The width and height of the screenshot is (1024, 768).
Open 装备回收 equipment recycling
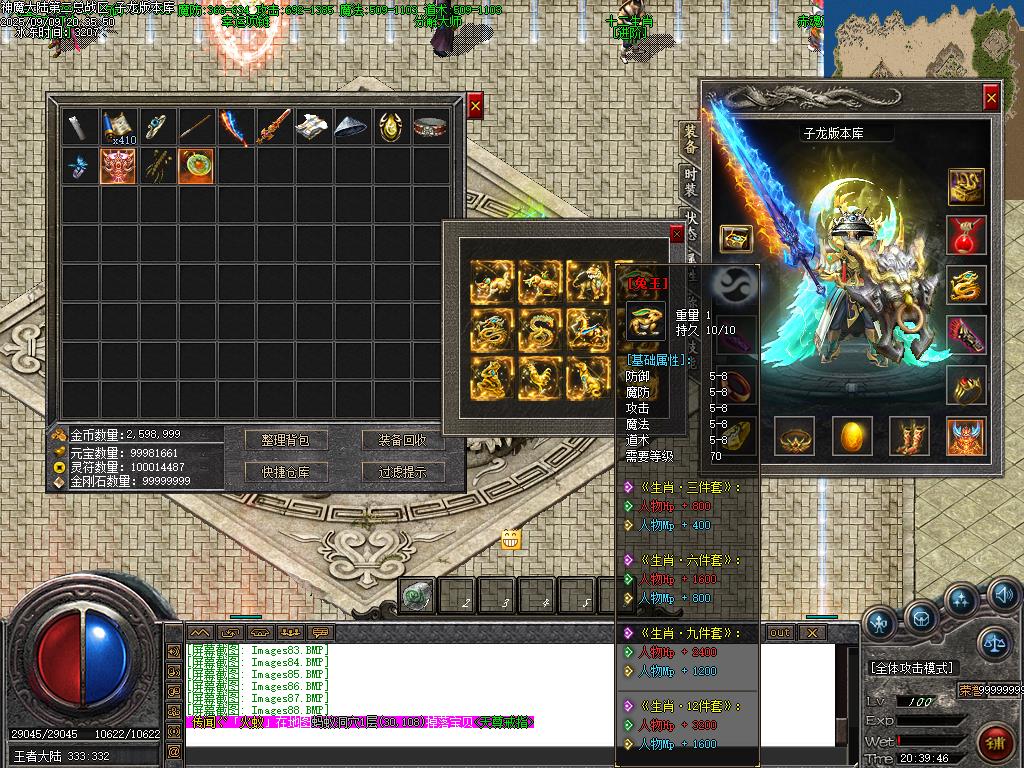tap(402, 440)
